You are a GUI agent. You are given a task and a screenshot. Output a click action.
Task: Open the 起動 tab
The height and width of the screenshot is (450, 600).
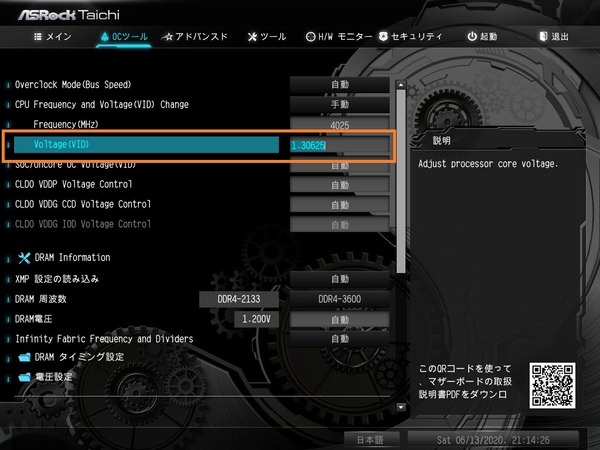(482, 37)
